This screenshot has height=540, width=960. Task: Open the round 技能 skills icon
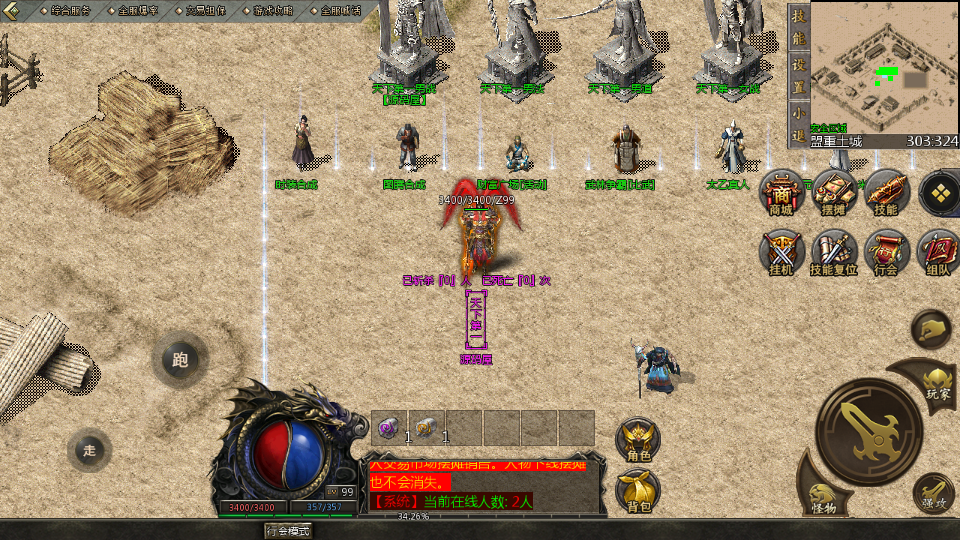click(x=885, y=193)
